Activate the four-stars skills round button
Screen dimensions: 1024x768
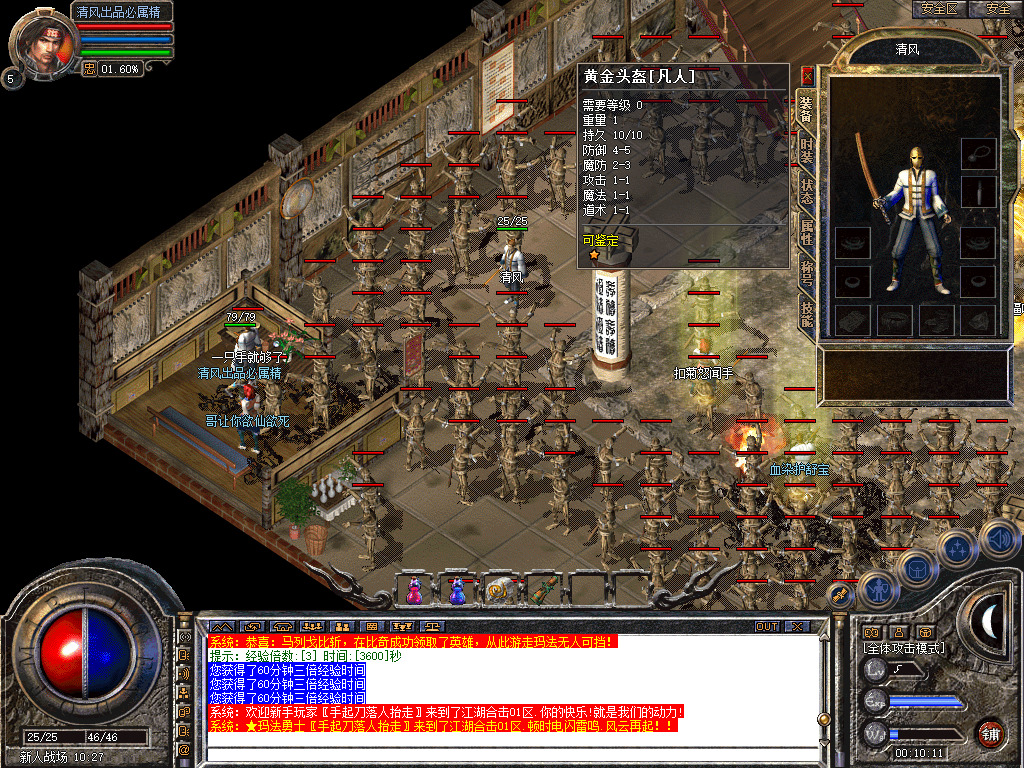(x=956, y=548)
